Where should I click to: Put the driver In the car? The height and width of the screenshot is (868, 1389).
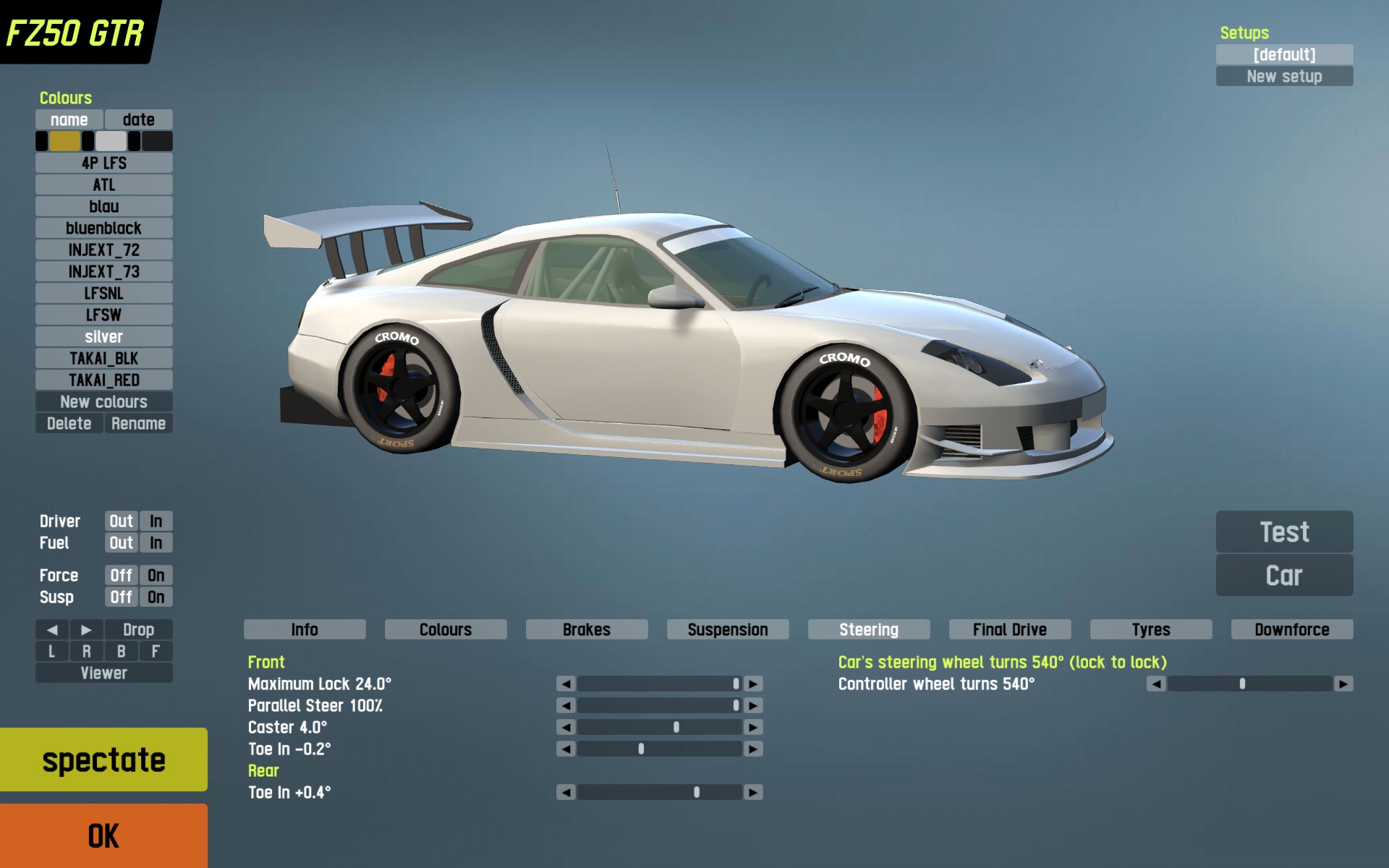[x=156, y=521]
